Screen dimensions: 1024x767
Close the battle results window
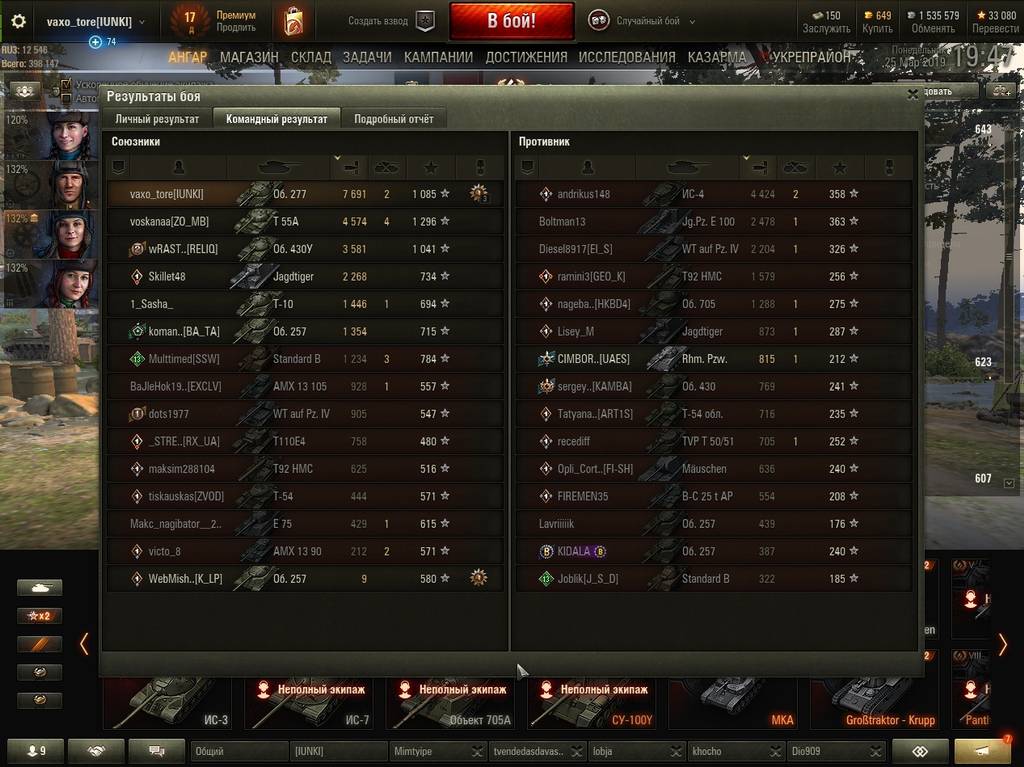tap(912, 94)
